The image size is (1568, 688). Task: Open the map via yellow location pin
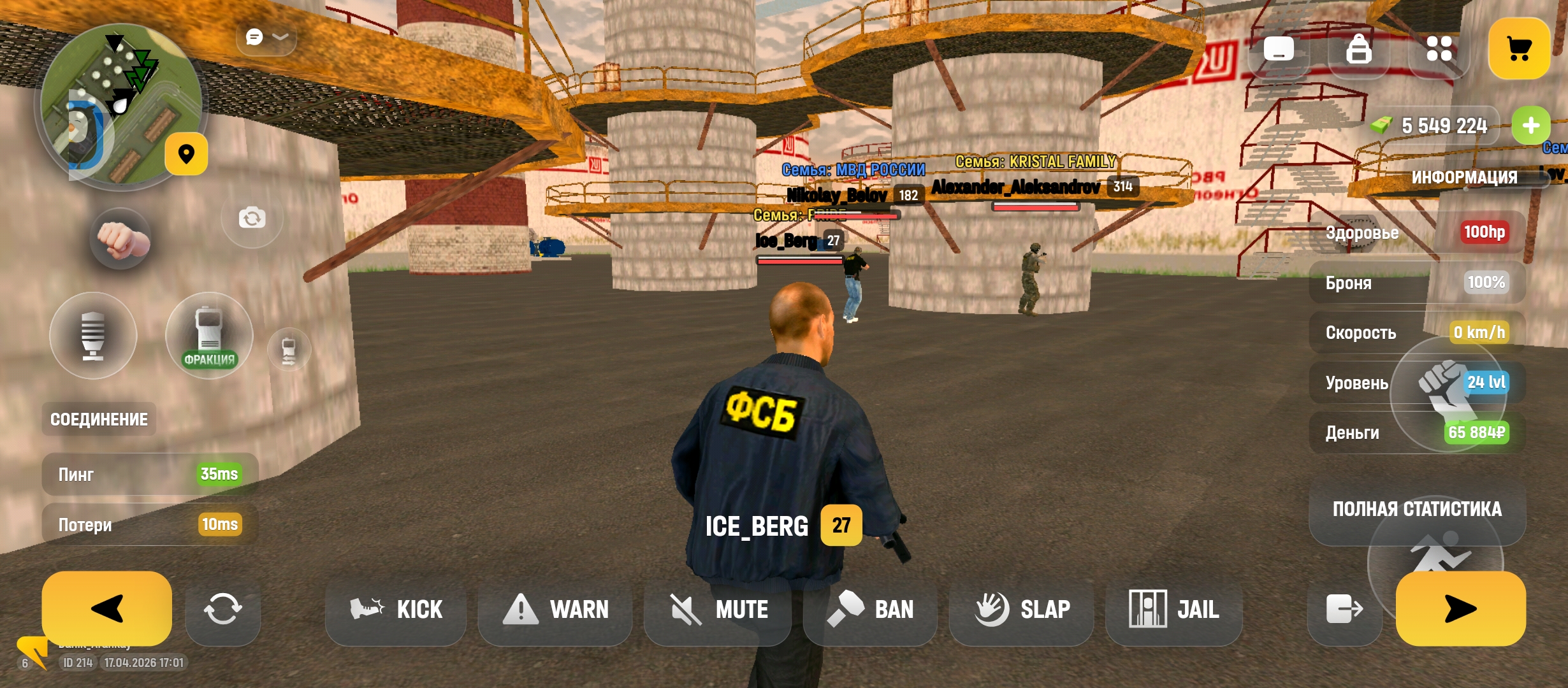186,154
